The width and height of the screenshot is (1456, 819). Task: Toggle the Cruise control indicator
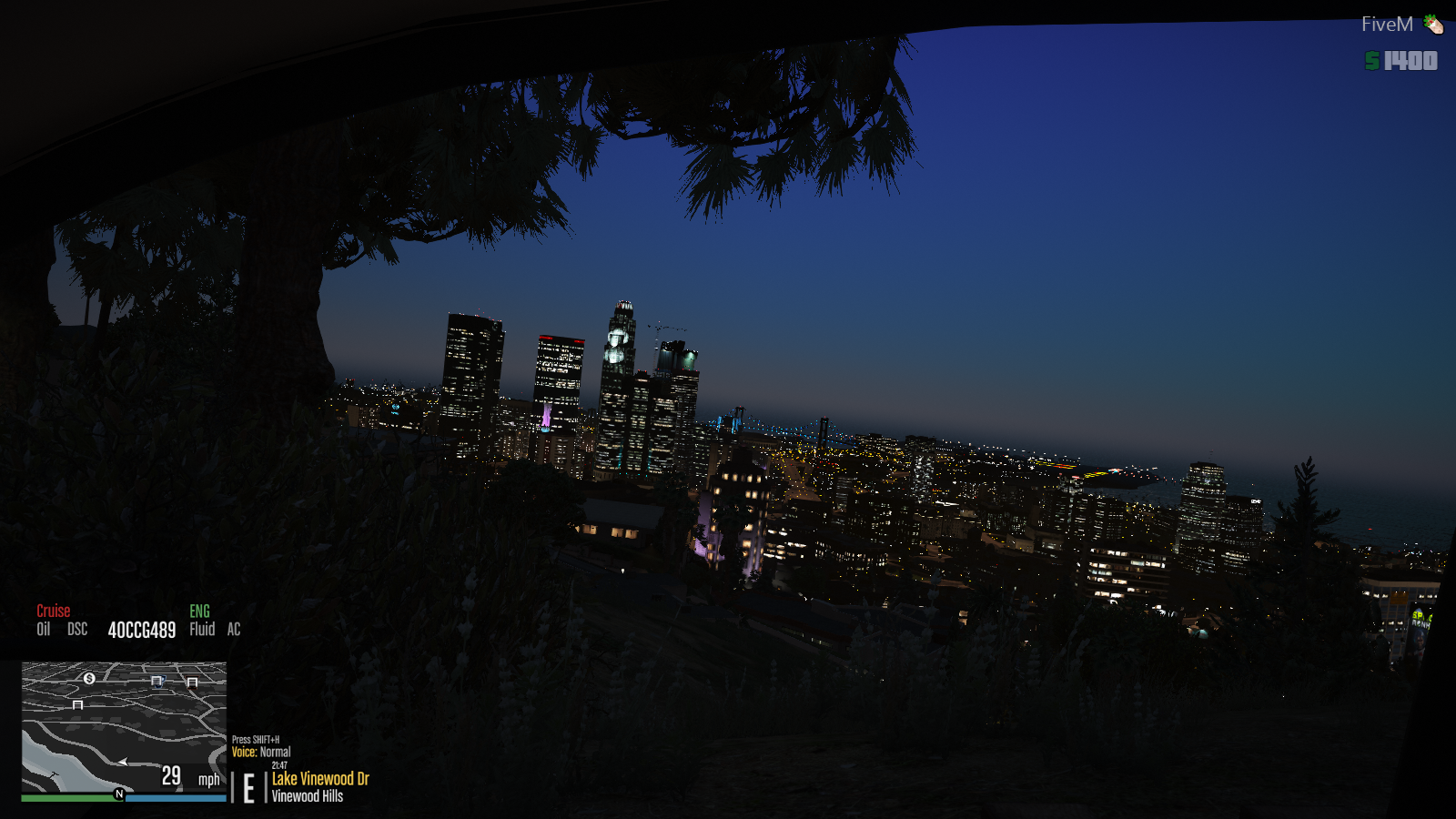coord(53,611)
